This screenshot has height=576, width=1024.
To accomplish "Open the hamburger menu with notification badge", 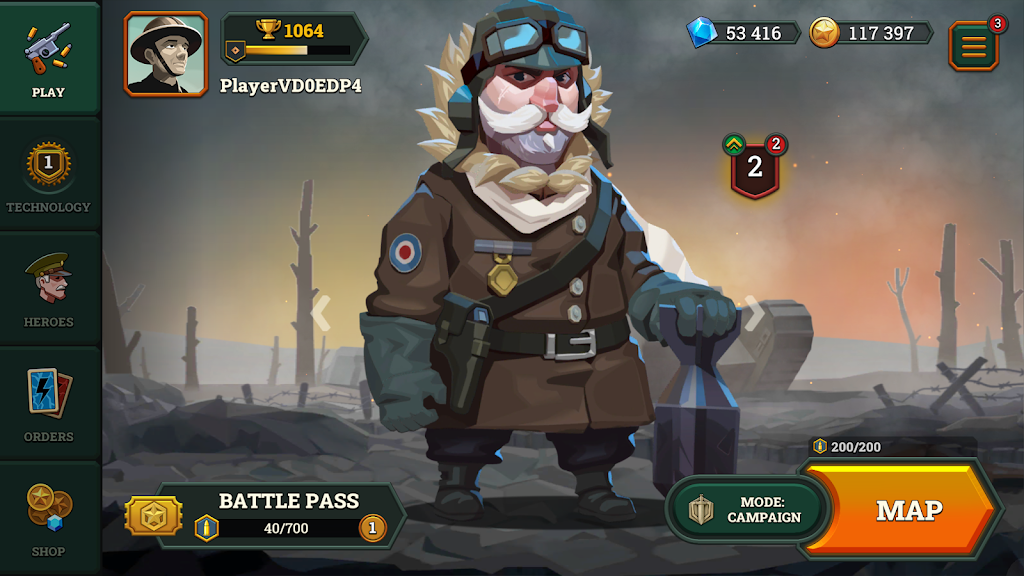I will click(x=973, y=46).
